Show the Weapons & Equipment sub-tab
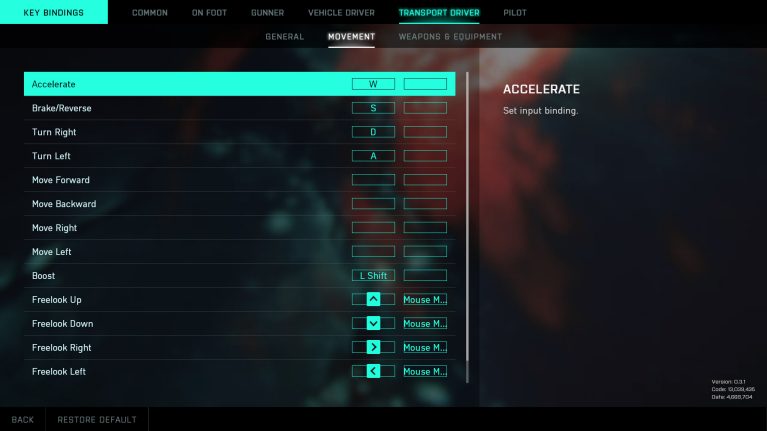Viewport: 767px width, 431px height. coord(450,37)
